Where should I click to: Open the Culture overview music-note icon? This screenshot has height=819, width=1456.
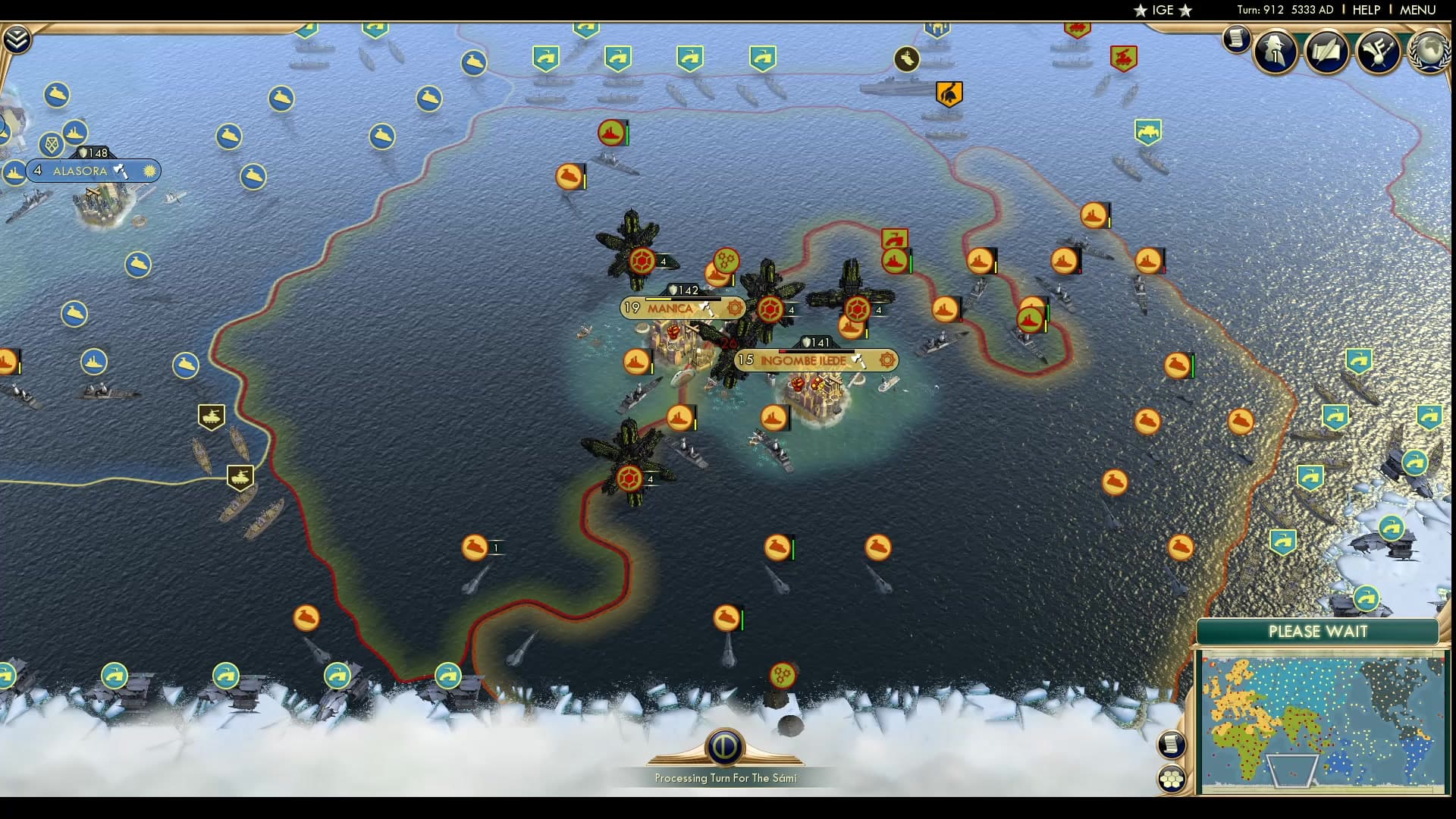tap(1379, 52)
